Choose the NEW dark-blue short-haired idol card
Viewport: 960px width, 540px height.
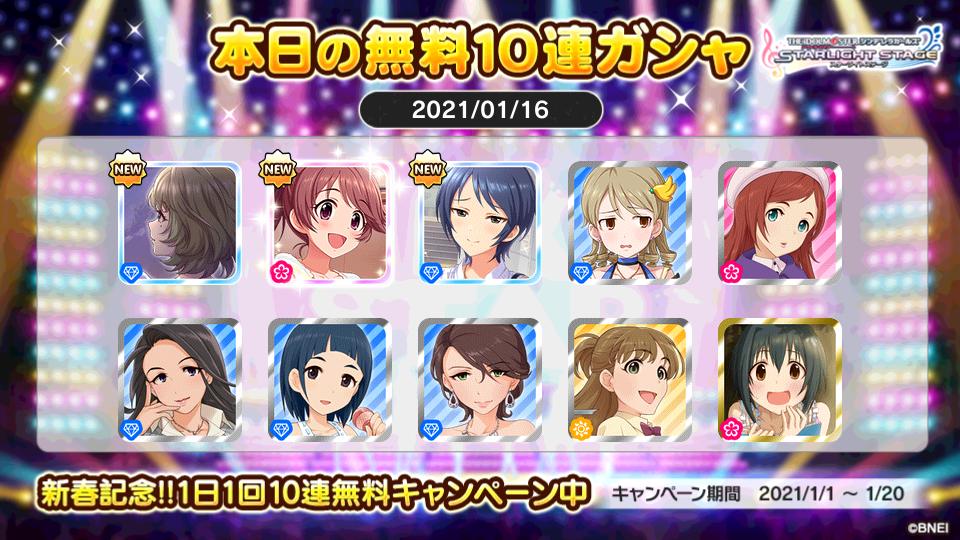pos(479,223)
